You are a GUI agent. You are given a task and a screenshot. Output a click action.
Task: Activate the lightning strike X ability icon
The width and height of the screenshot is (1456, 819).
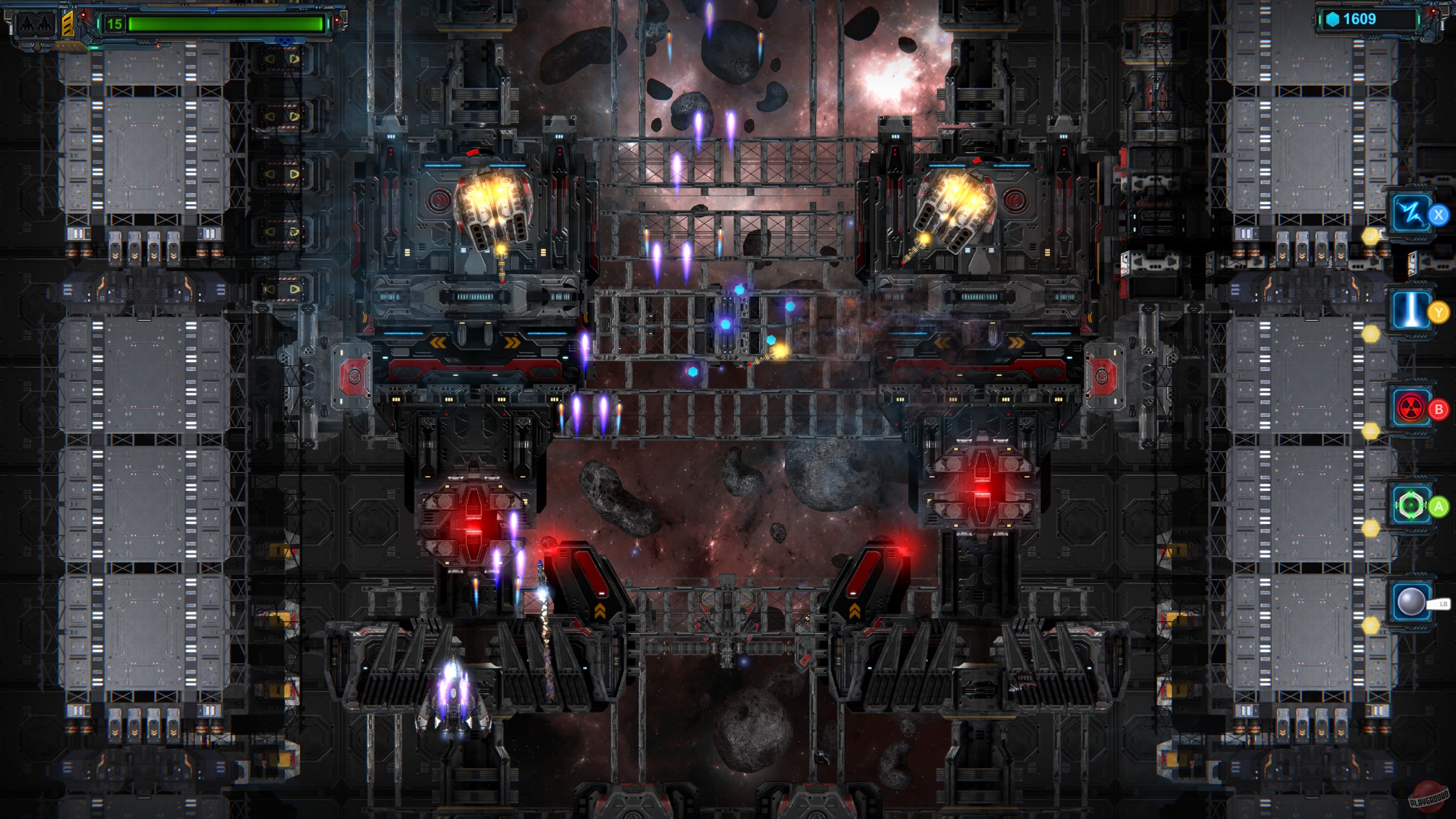pyautogui.click(x=1411, y=212)
